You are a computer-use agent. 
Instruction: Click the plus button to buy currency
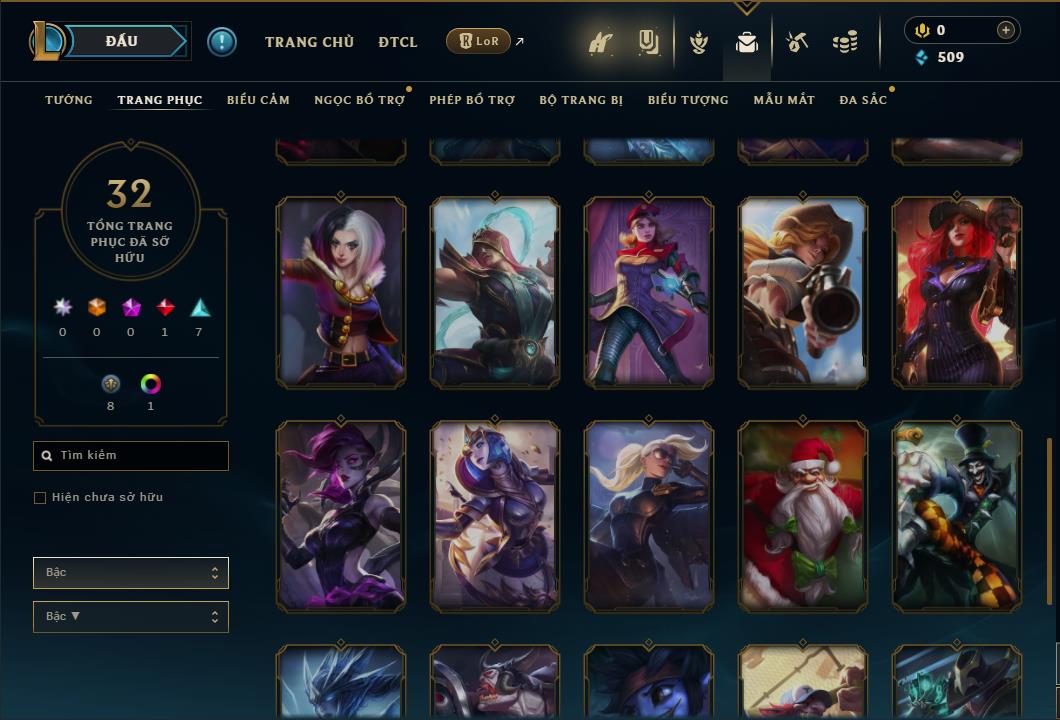point(1006,30)
